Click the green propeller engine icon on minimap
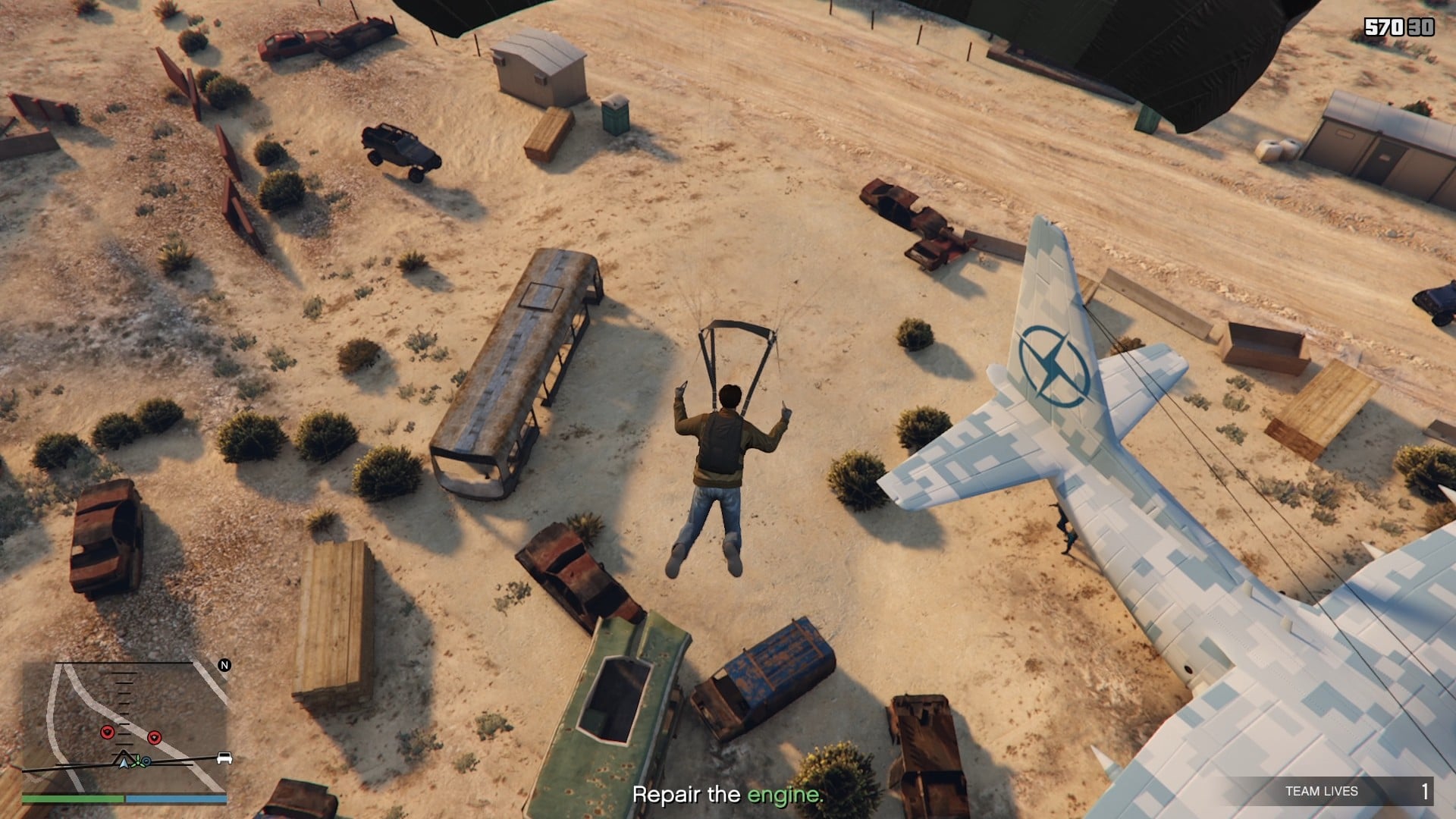This screenshot has width=1456, height=819. tap(138, 761)
